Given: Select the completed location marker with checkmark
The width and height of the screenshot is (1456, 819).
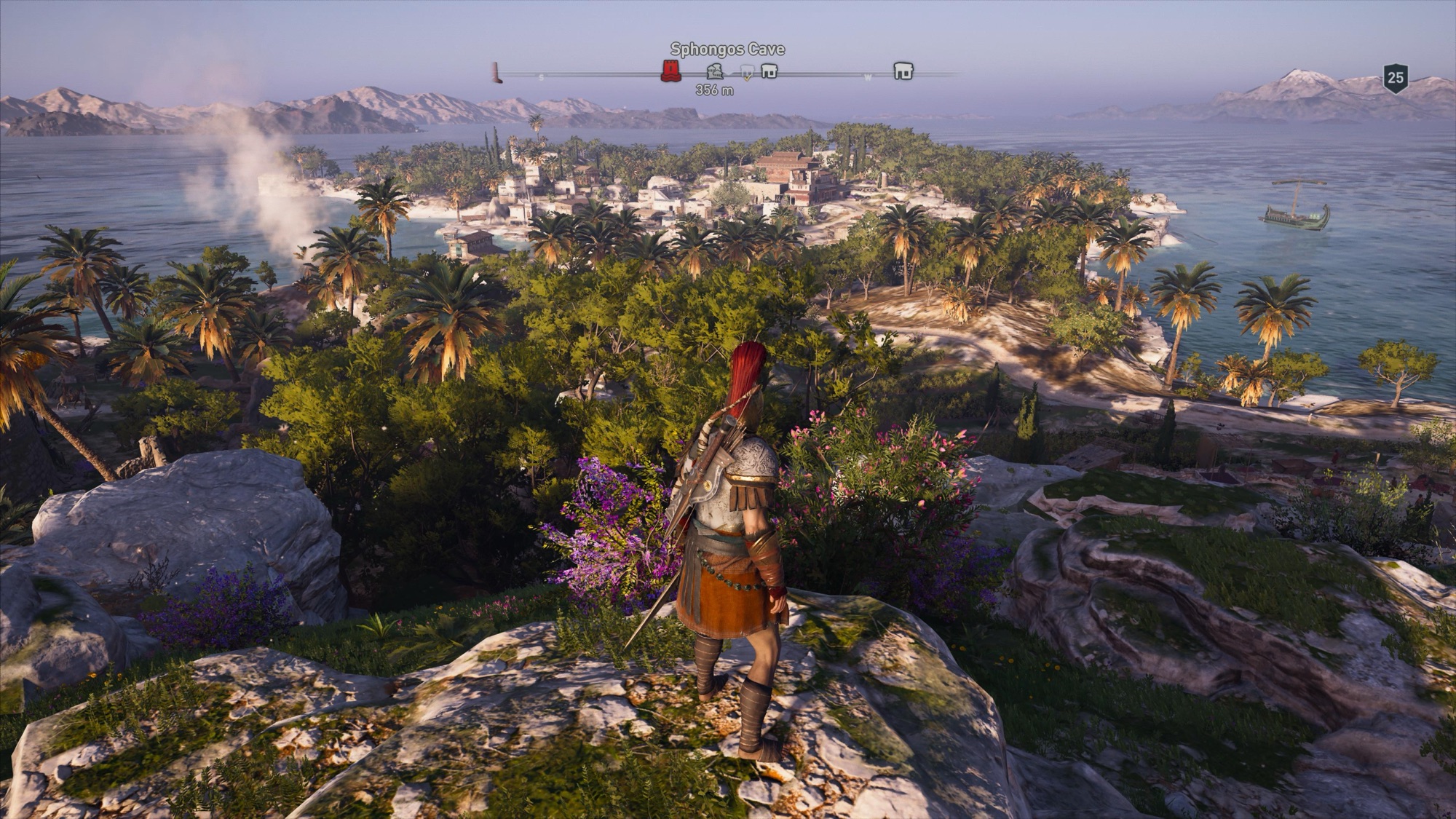Looking at the screenshot, I should 746,71.
